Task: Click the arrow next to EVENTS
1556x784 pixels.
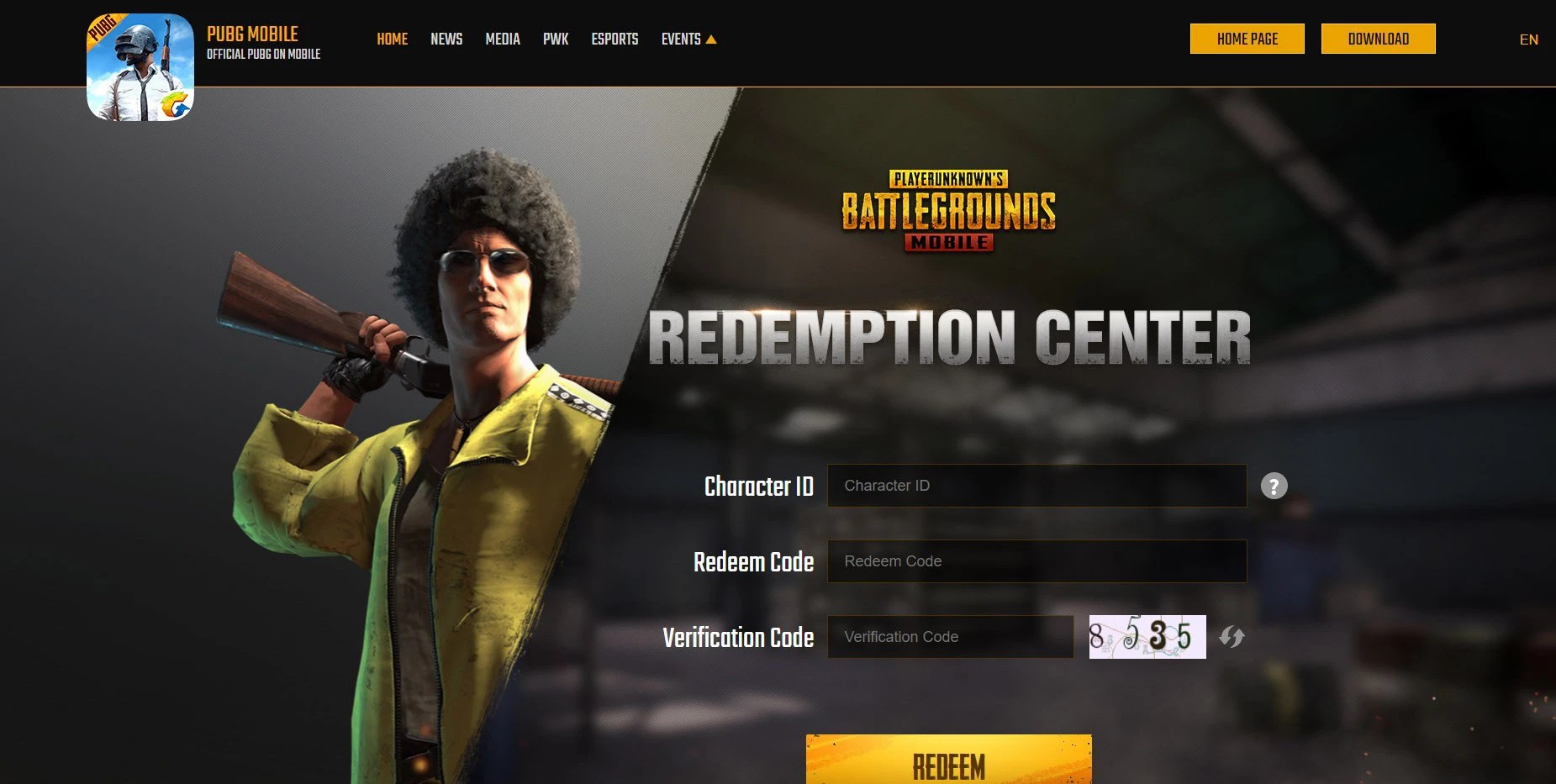Action: [713, 38]
